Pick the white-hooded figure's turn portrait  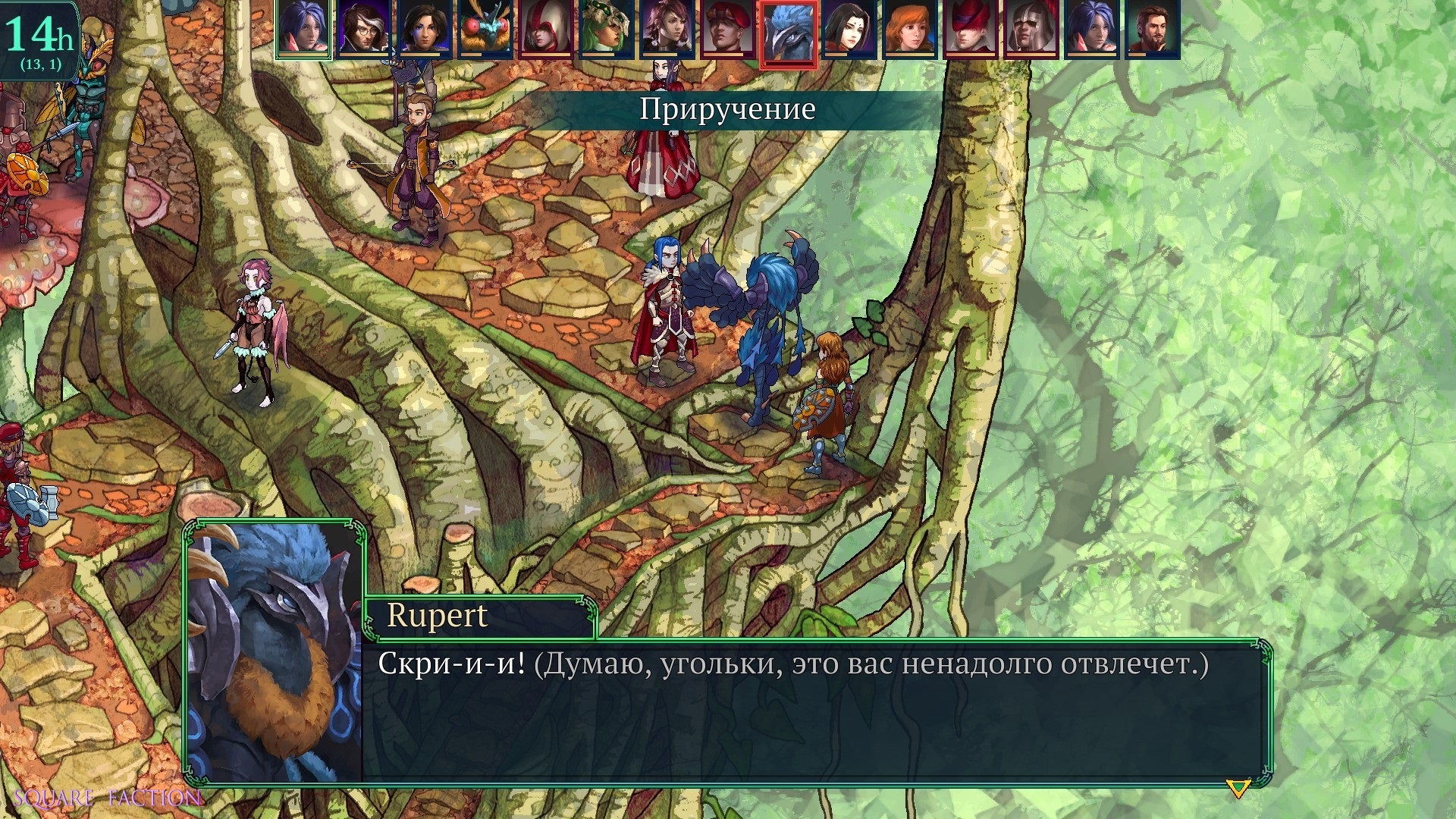pos(546,29)
